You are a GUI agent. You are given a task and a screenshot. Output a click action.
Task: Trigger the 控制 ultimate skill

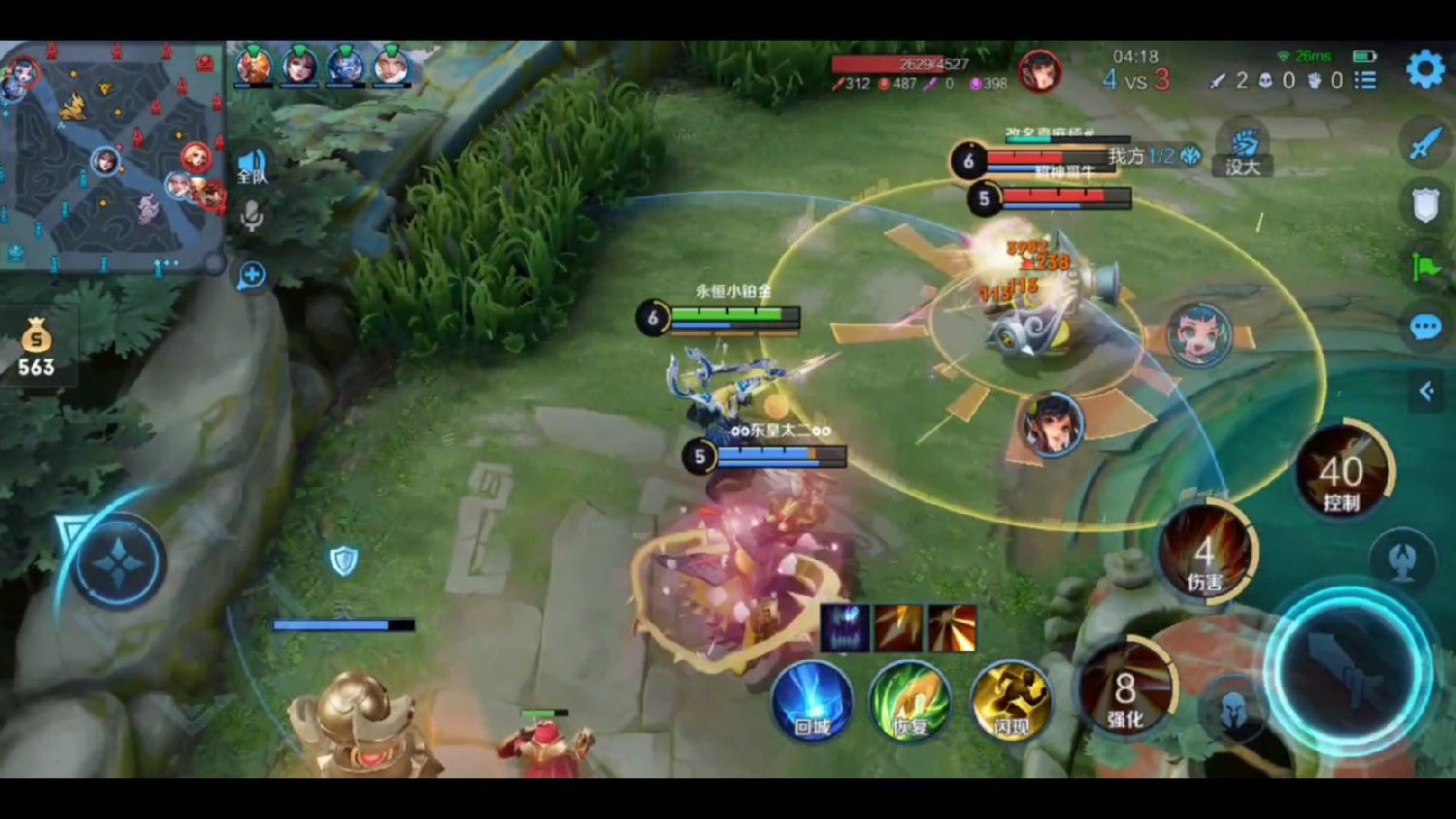[1342, 475]
